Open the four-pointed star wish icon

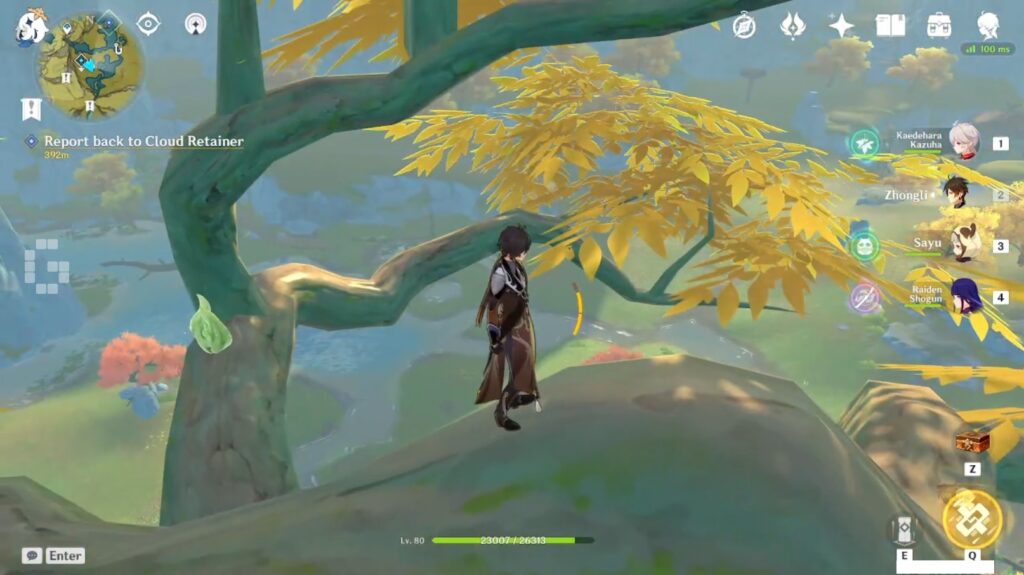(x=842, y=26)
